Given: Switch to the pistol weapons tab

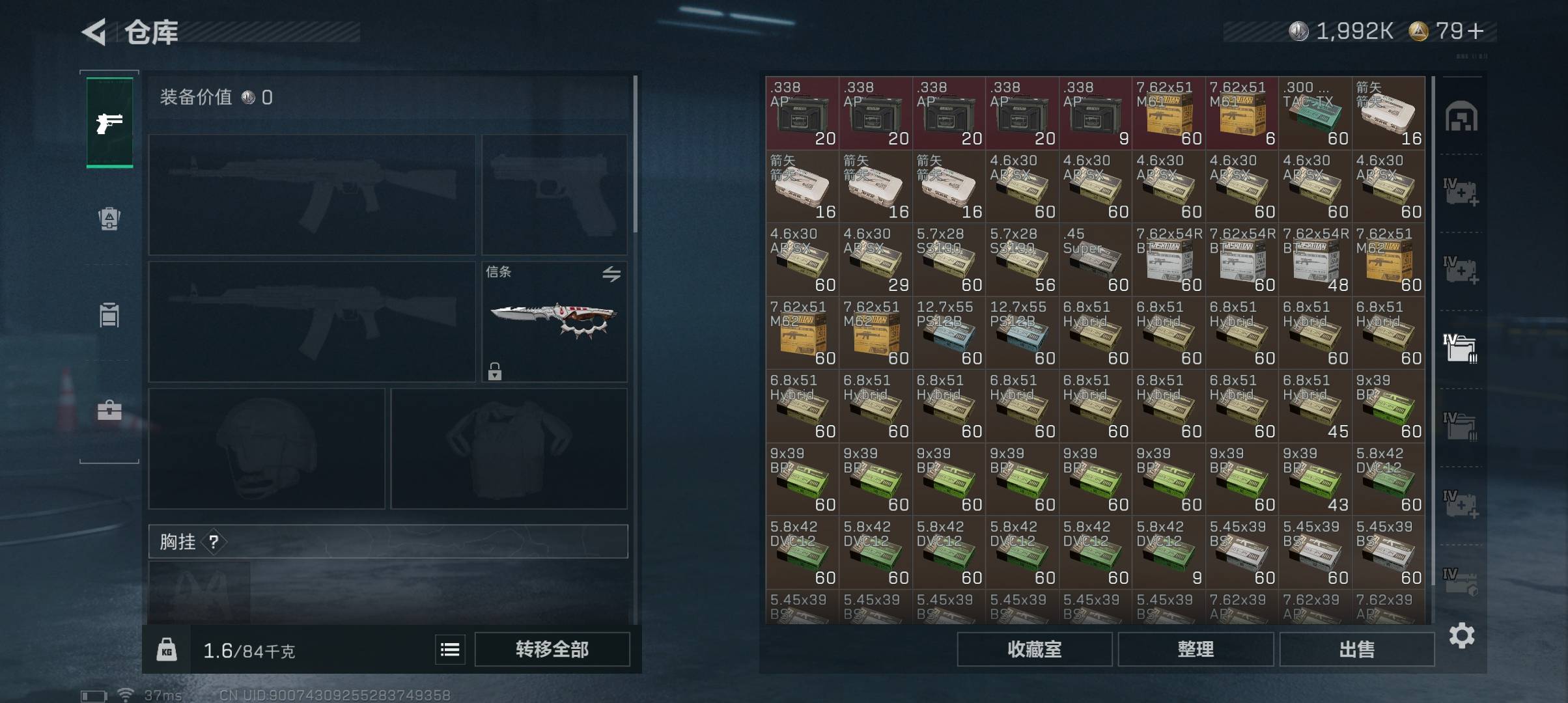Looking at the screenshot, I should pyautogui.click(x=109, y=122).
